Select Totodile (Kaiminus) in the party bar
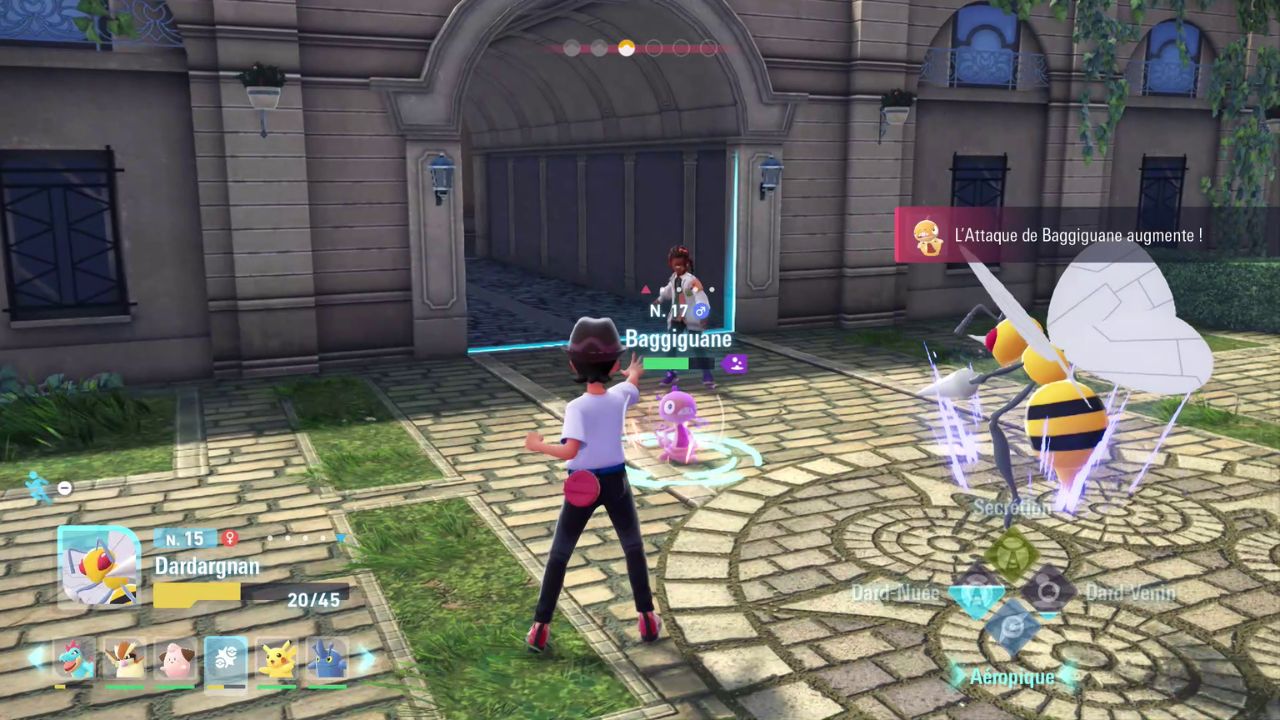The width and height of the screenshot is (1280, 720). point(74,658)
